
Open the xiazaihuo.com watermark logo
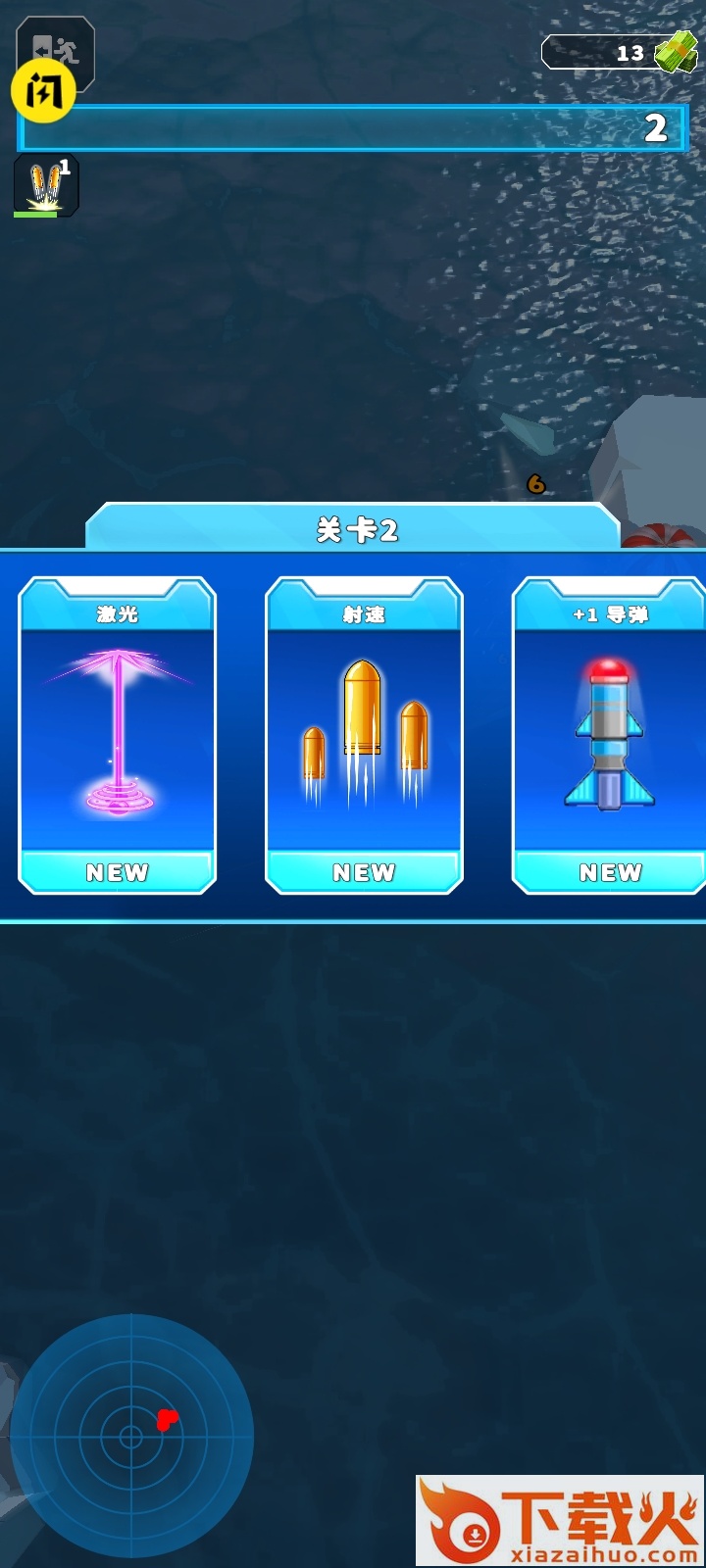tap(559, 1519)
